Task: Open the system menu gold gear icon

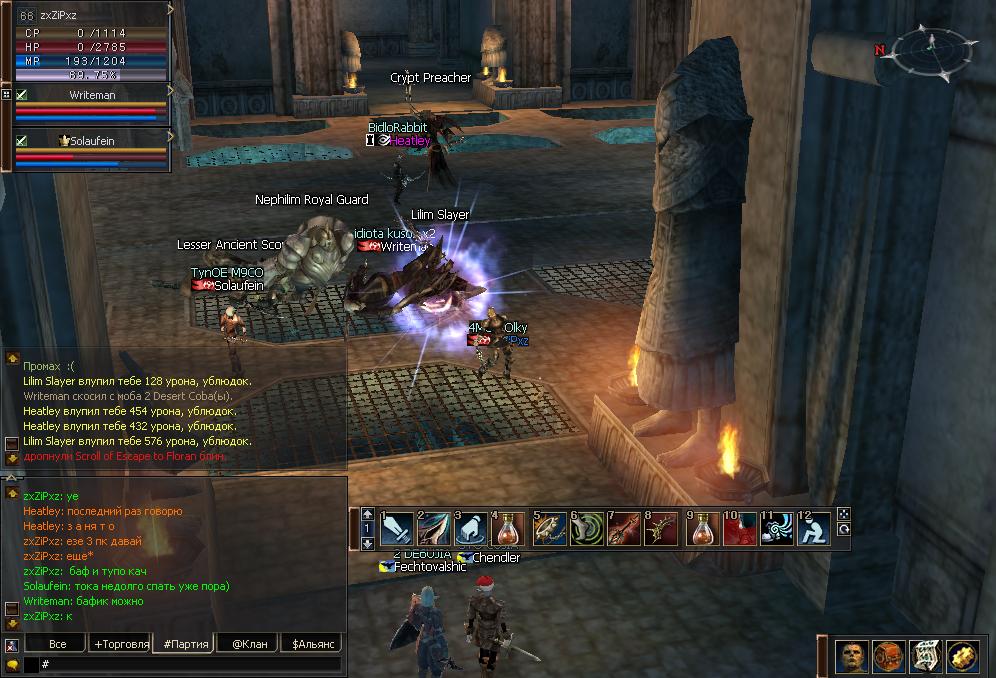Action: click(962, 656)
